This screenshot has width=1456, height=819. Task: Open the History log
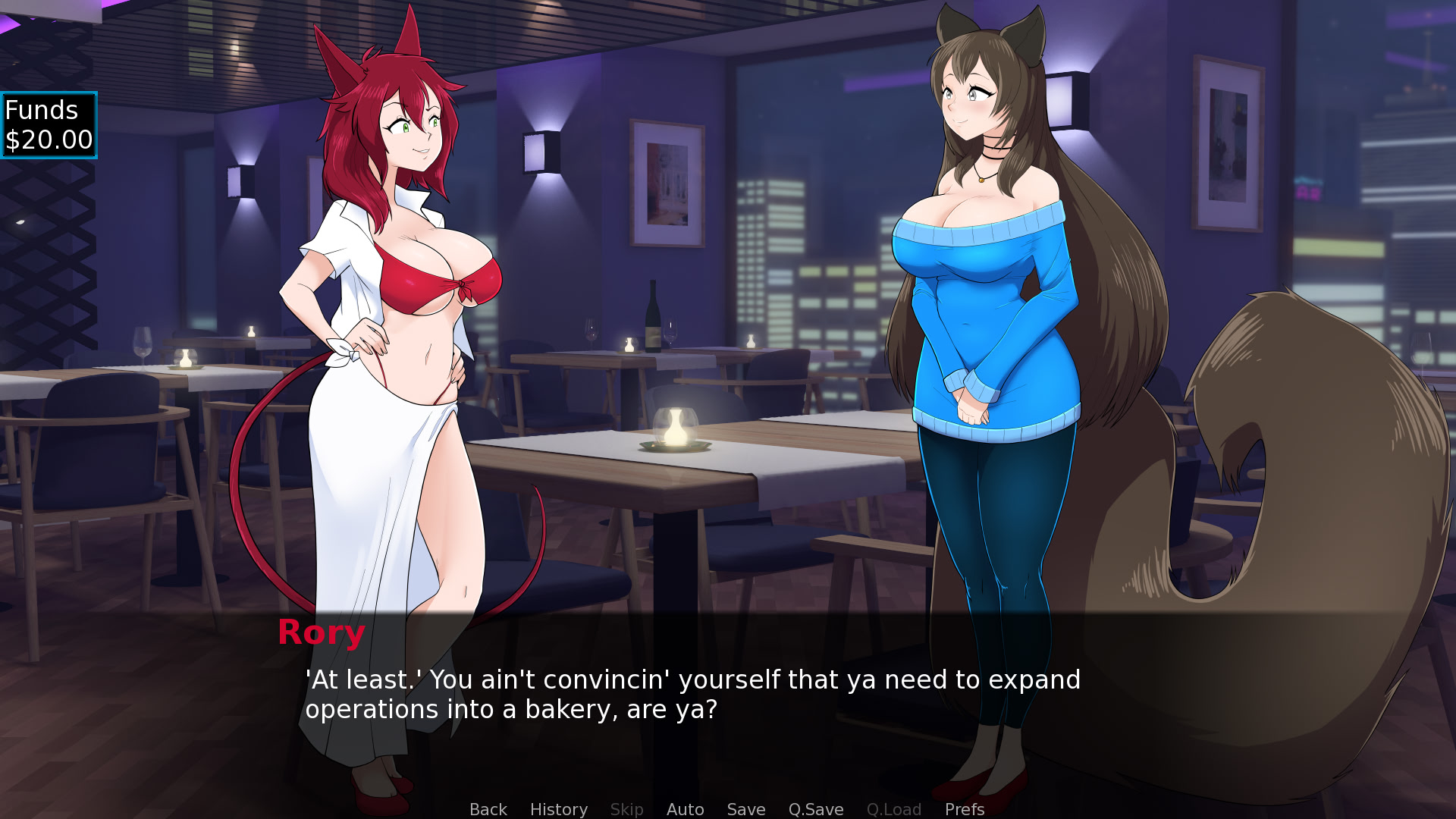click(558, 809)
